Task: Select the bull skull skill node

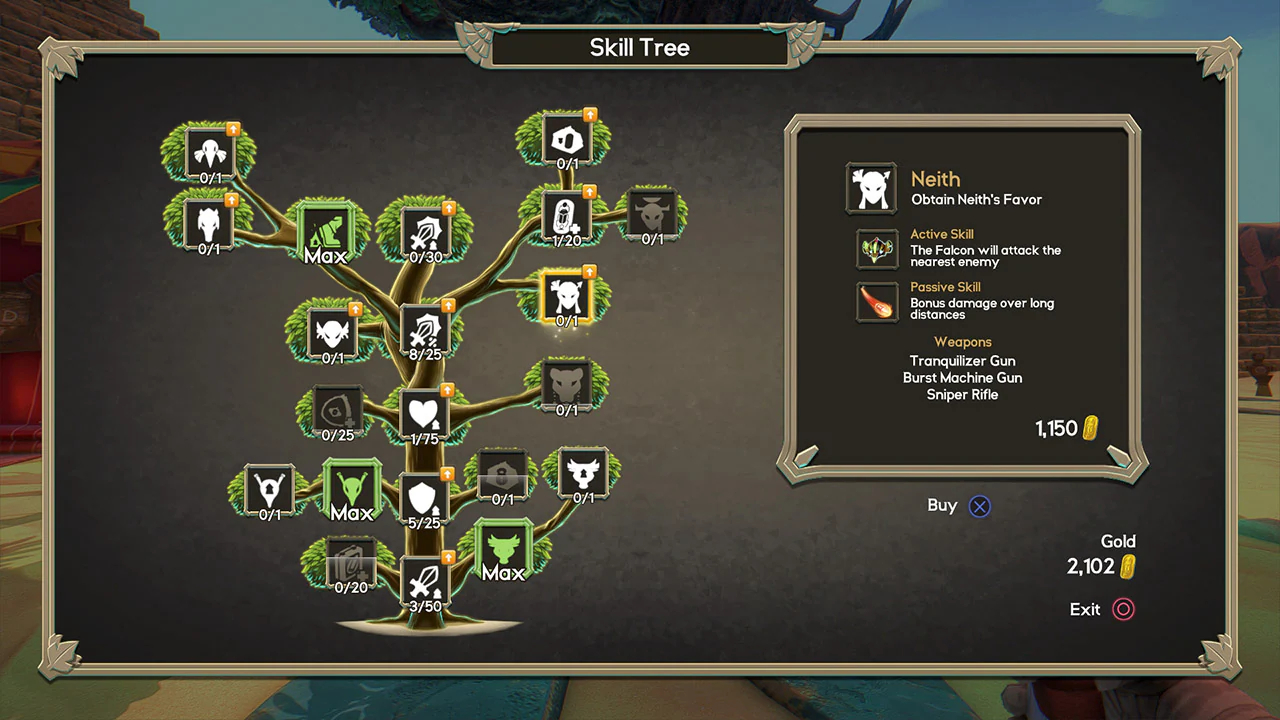Action: (x=650, y=217)
